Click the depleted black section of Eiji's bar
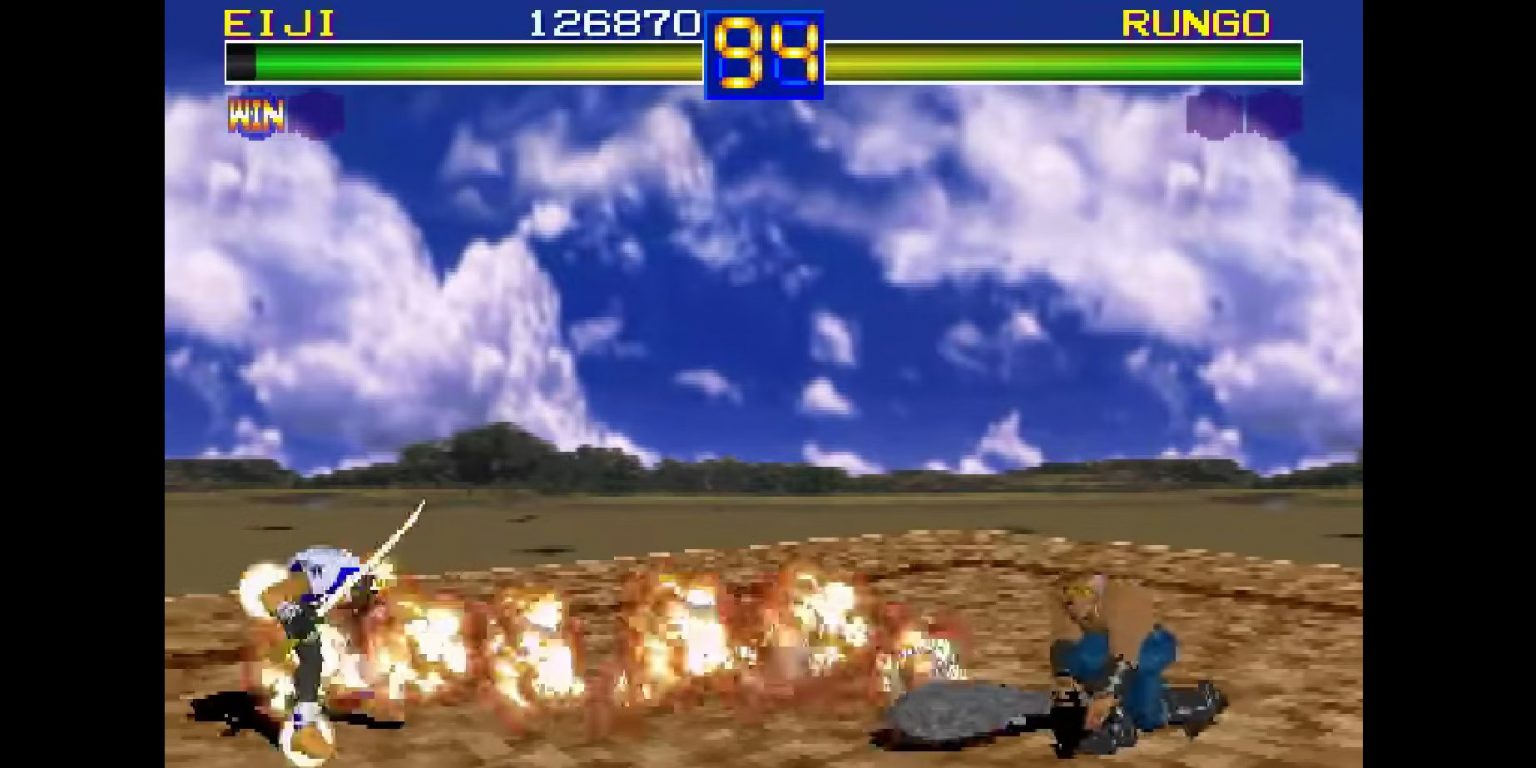The width and height of the screenshot is (1536, 768). (240, 62)
